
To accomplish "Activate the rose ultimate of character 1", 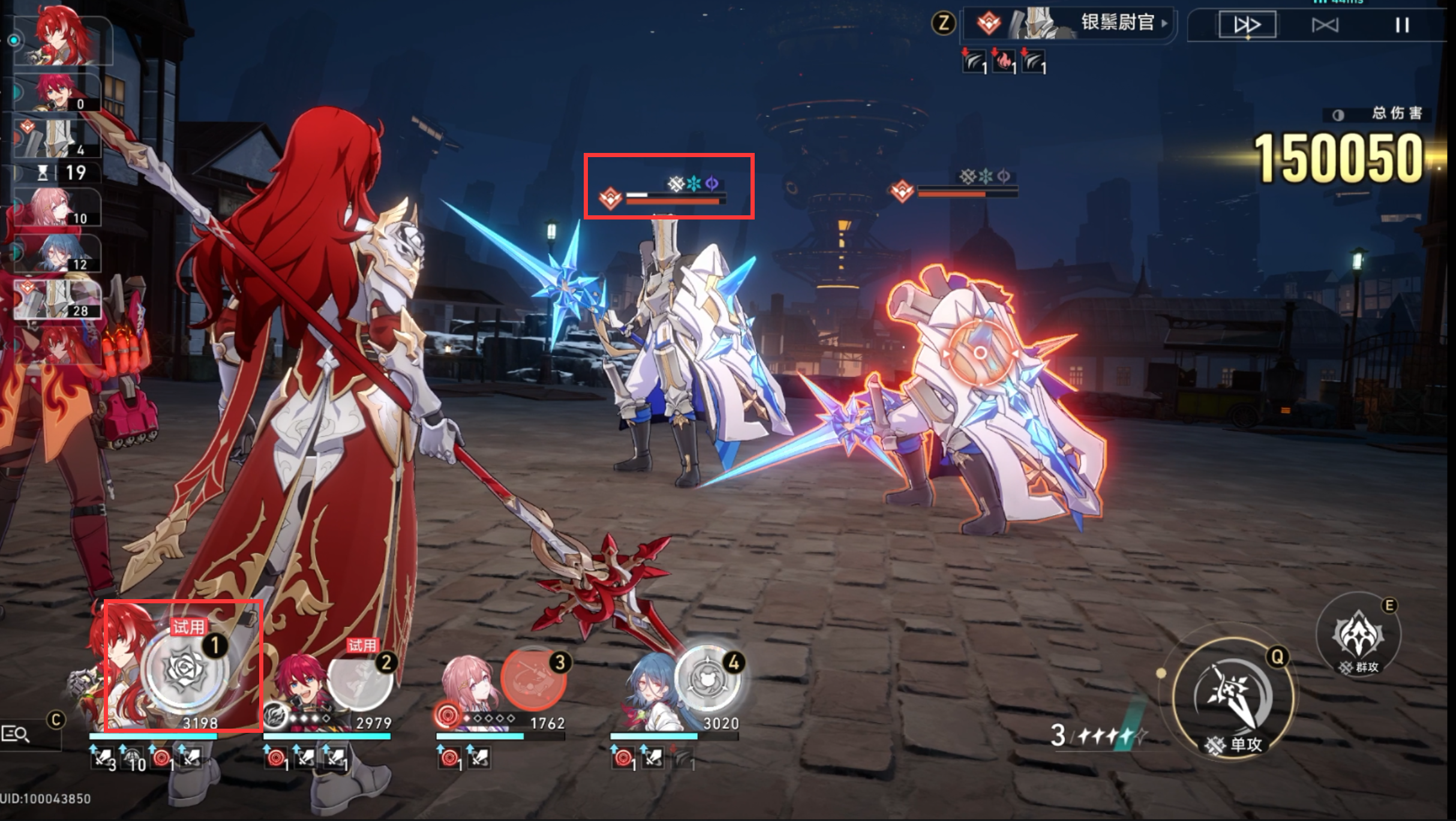I will [186, 671].
